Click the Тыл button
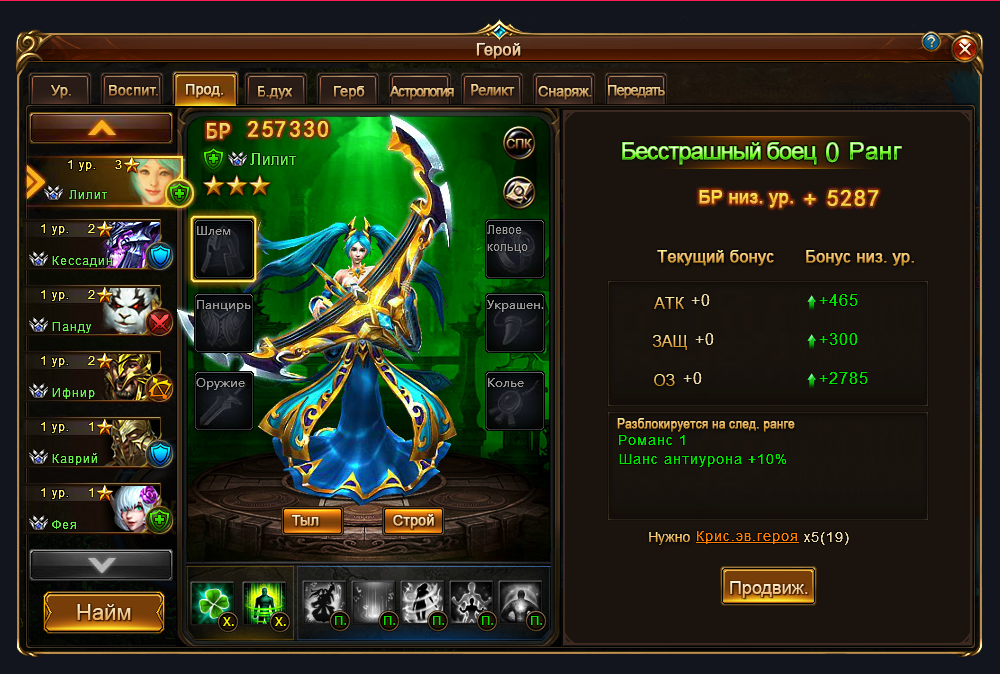This screenshot has width=1000, height=674. [312, 521]
